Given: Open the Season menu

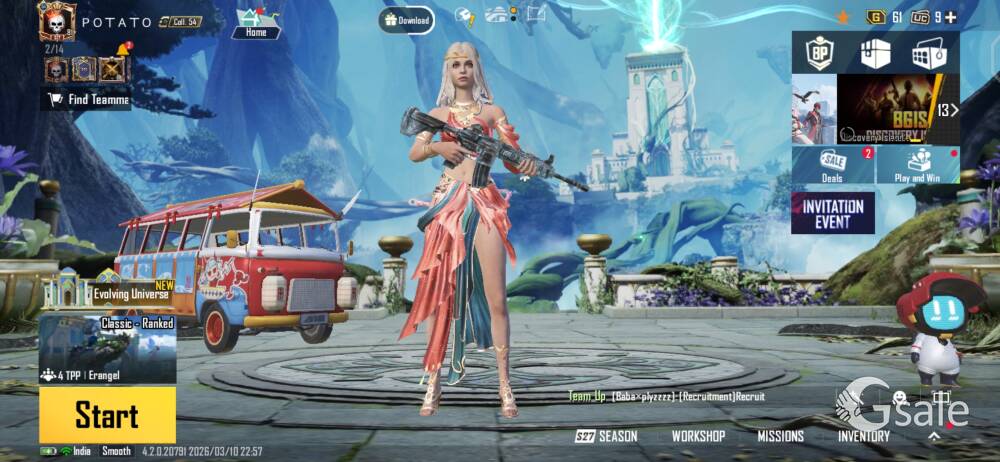Looking at the screenshot, I should [x=607, y=436].
